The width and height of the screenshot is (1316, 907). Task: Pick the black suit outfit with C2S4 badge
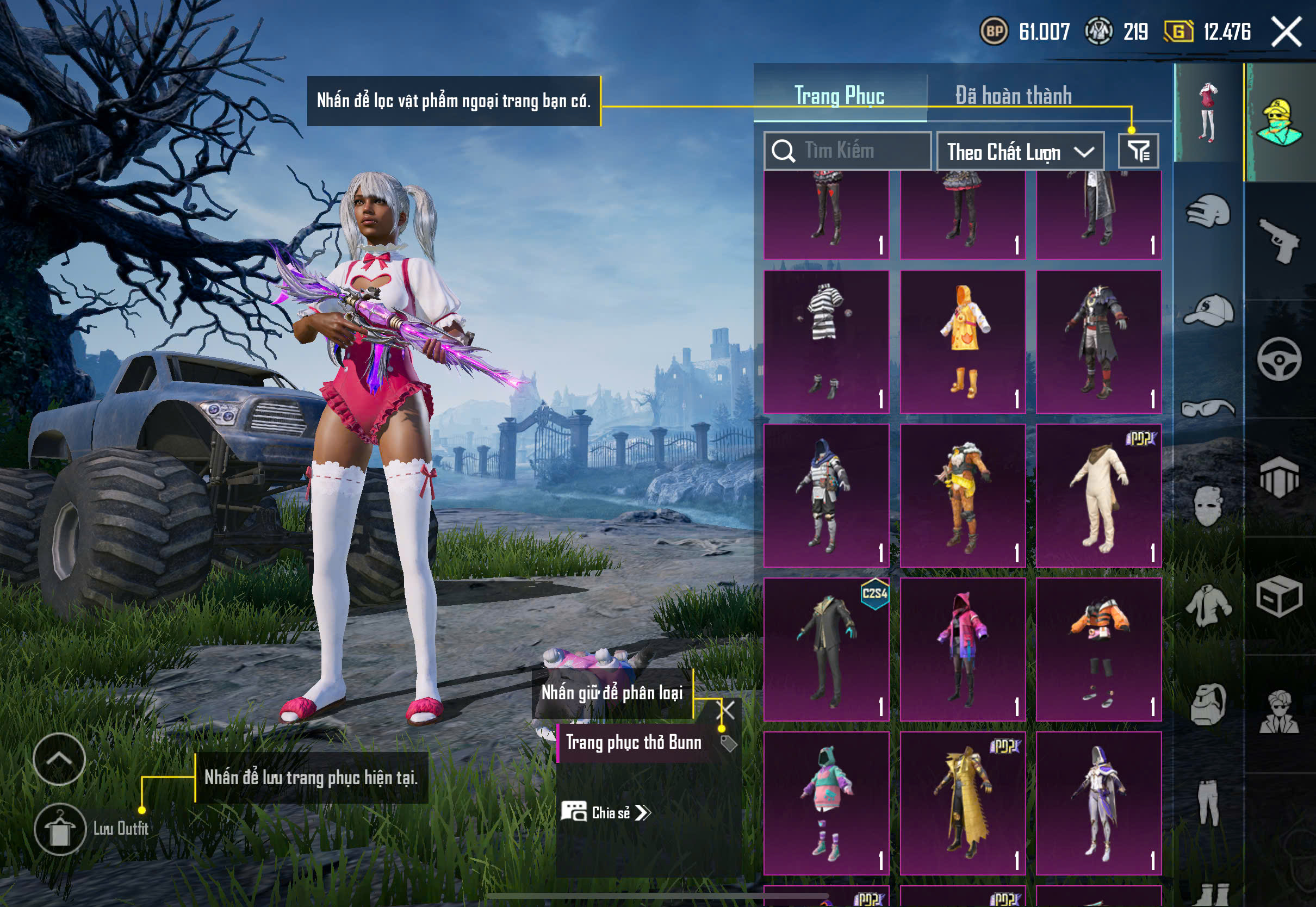coord(825,649)
